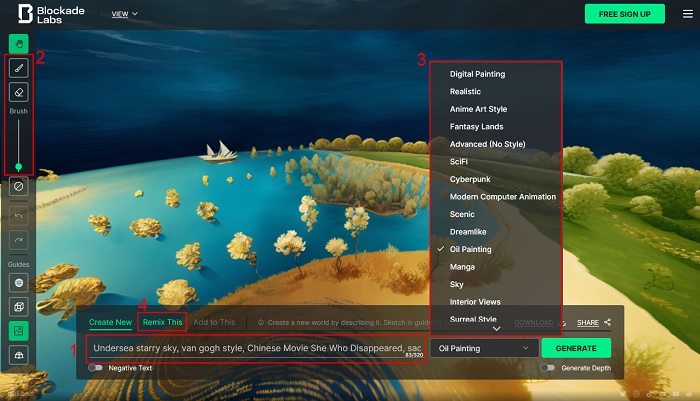This screenshot has width=700, height=401.
Task: Choose the brush drawing tool
Action: [x=18, y=68]
